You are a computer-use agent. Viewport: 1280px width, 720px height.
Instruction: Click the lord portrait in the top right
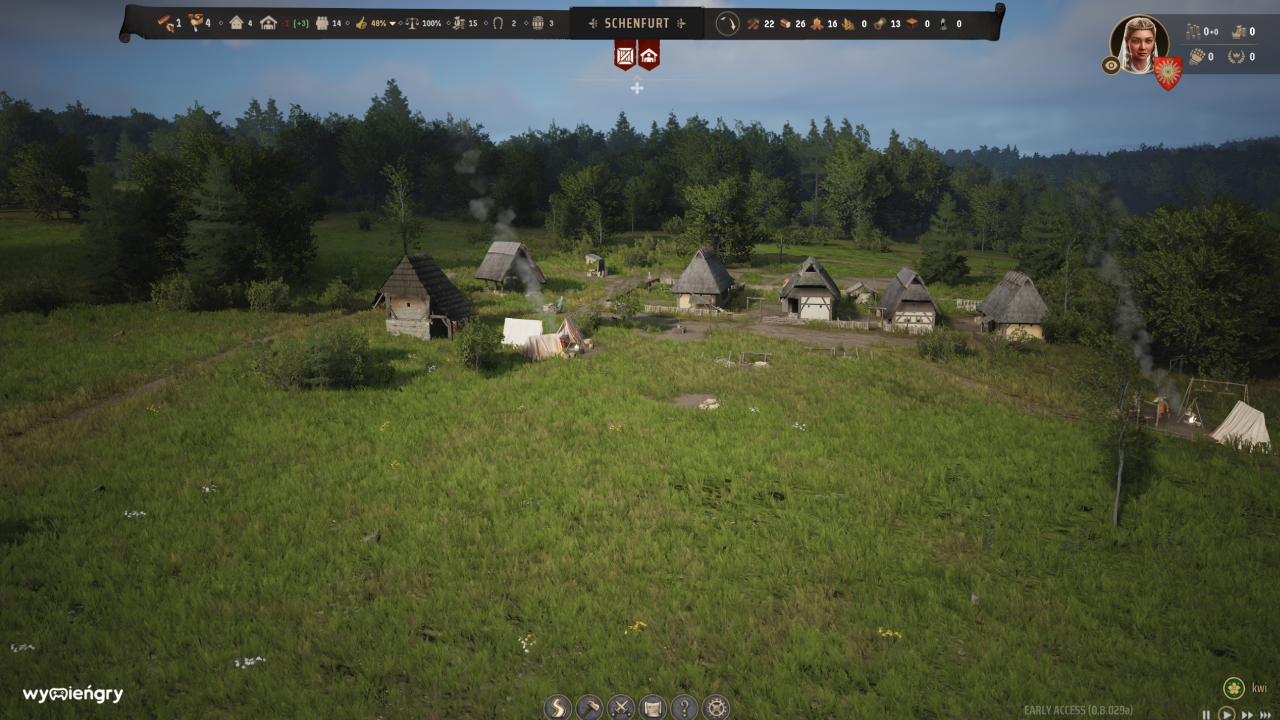coord(1140,42)
